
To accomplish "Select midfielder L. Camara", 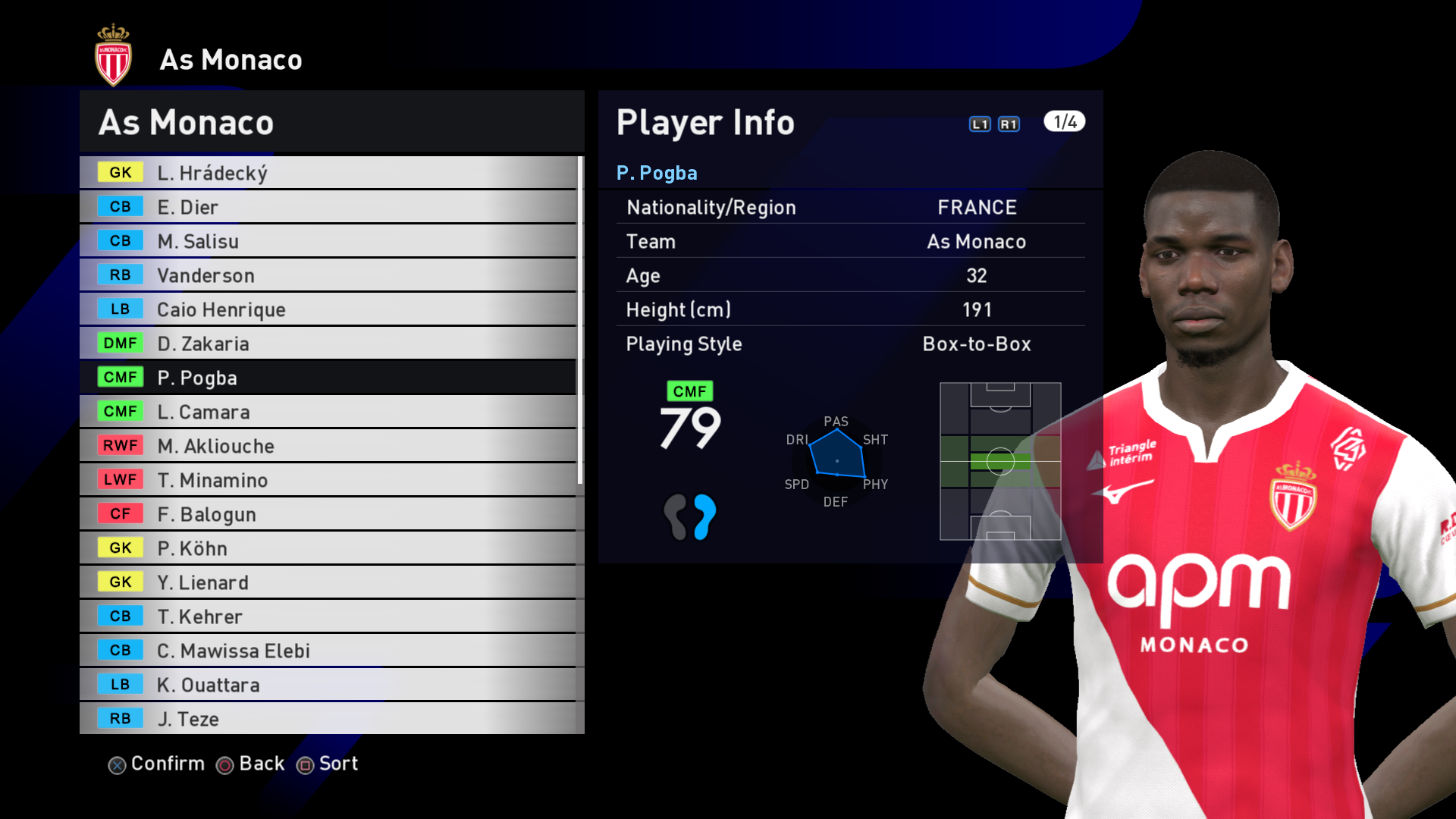I will tap(328, 412).
